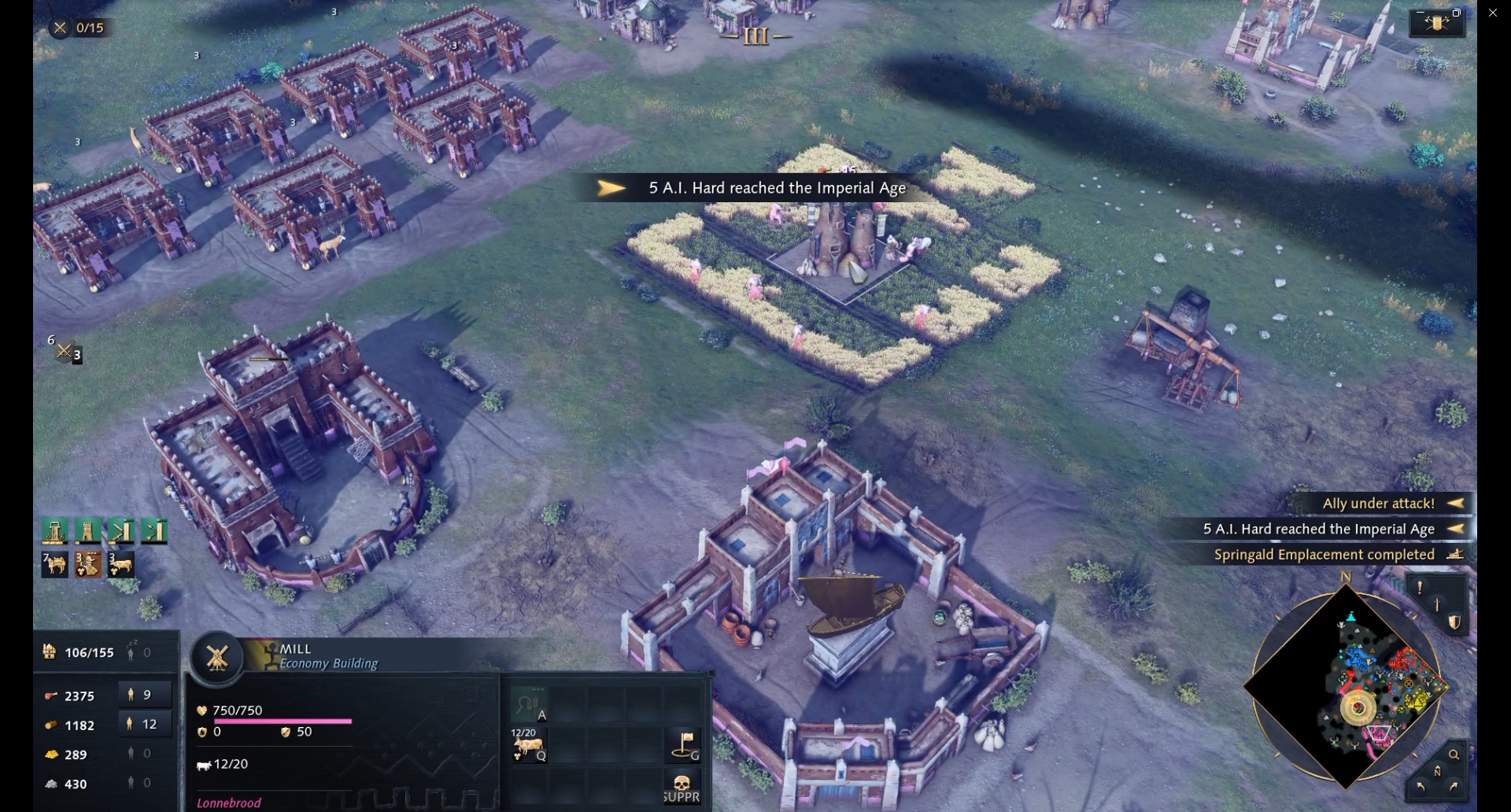Select the 3 cows group icon
Viewport: 1511px width, 812px height.
pyautogui.click(x=120, y=564)
